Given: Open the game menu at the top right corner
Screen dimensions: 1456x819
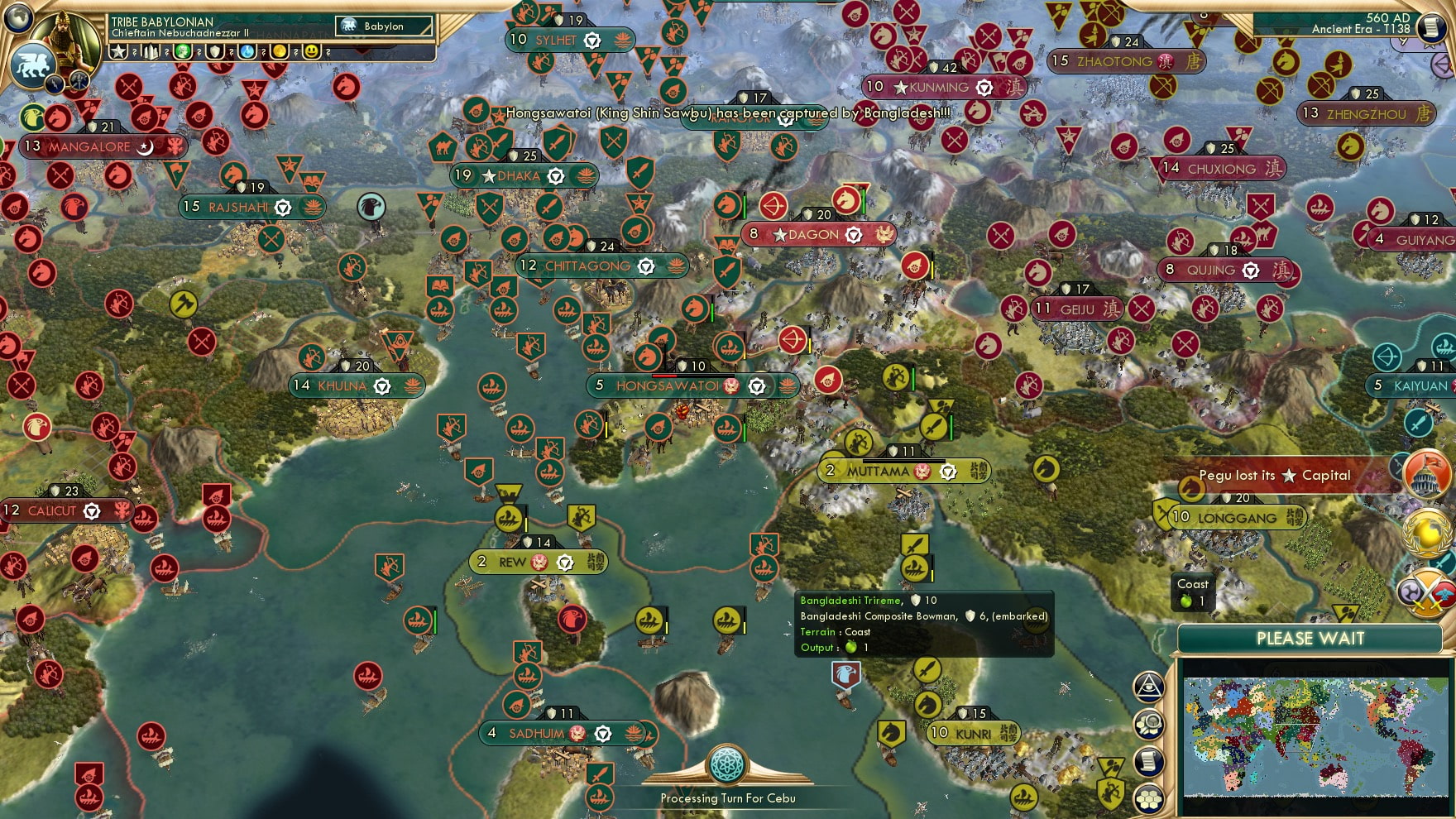Looking at the screenshot, I should click(1430, 27).
